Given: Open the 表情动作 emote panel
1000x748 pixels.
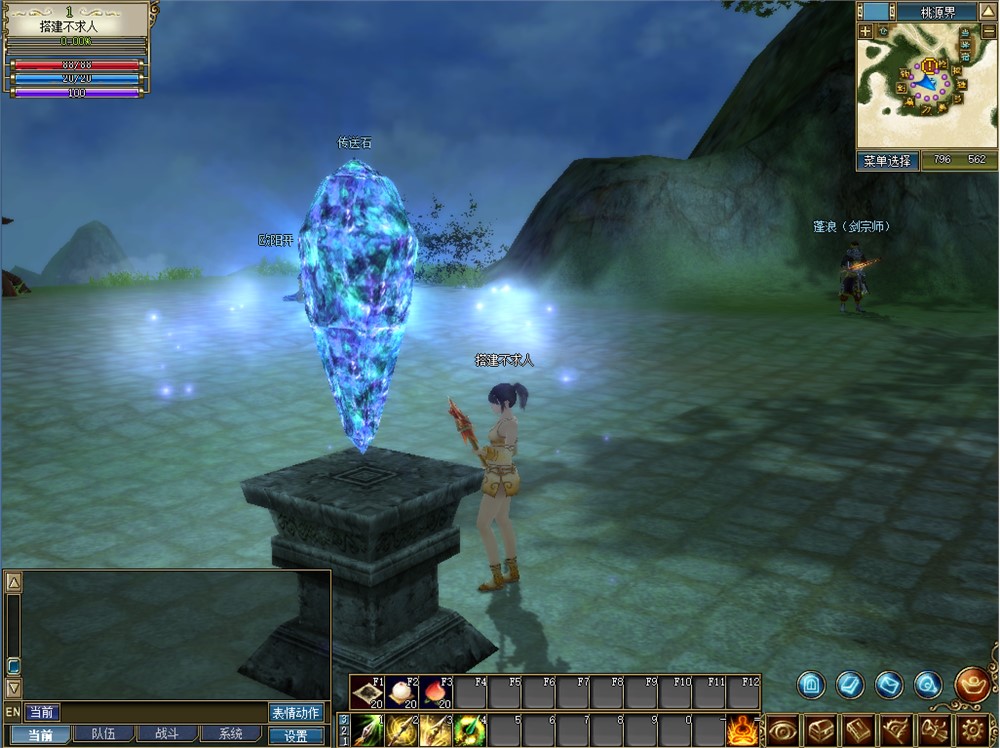Looking at the screenshot, I should coord(296,712).
